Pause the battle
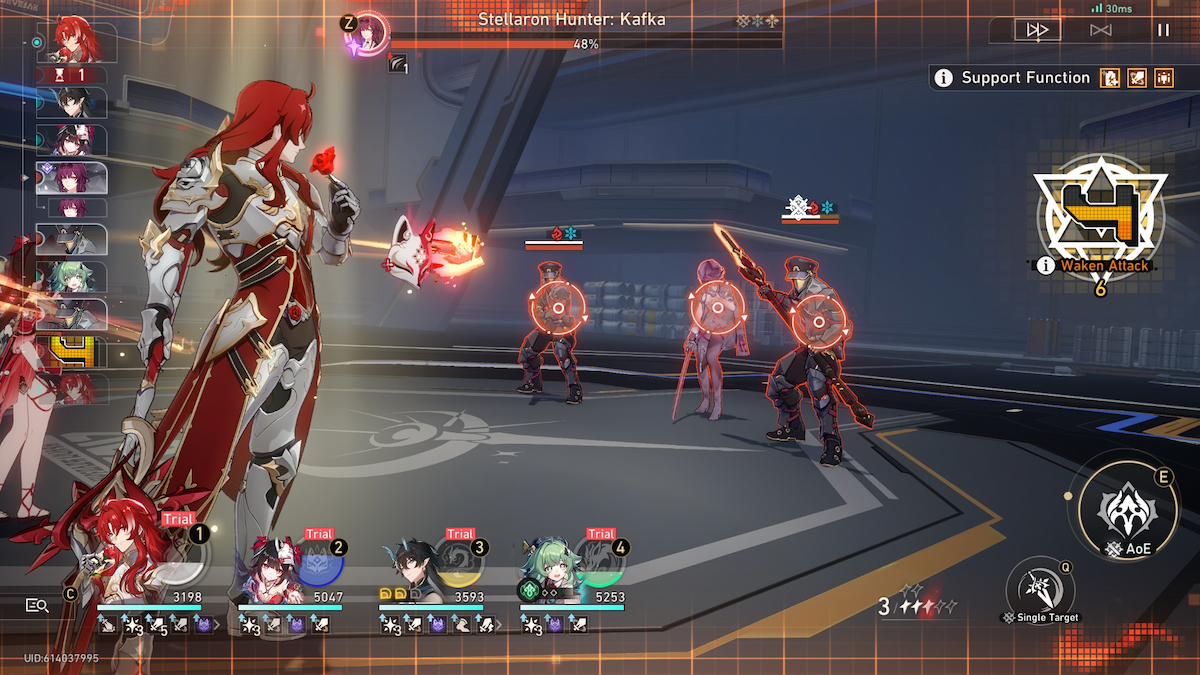This screenshot has width=1200, height=675. (x=1163, y=30)
